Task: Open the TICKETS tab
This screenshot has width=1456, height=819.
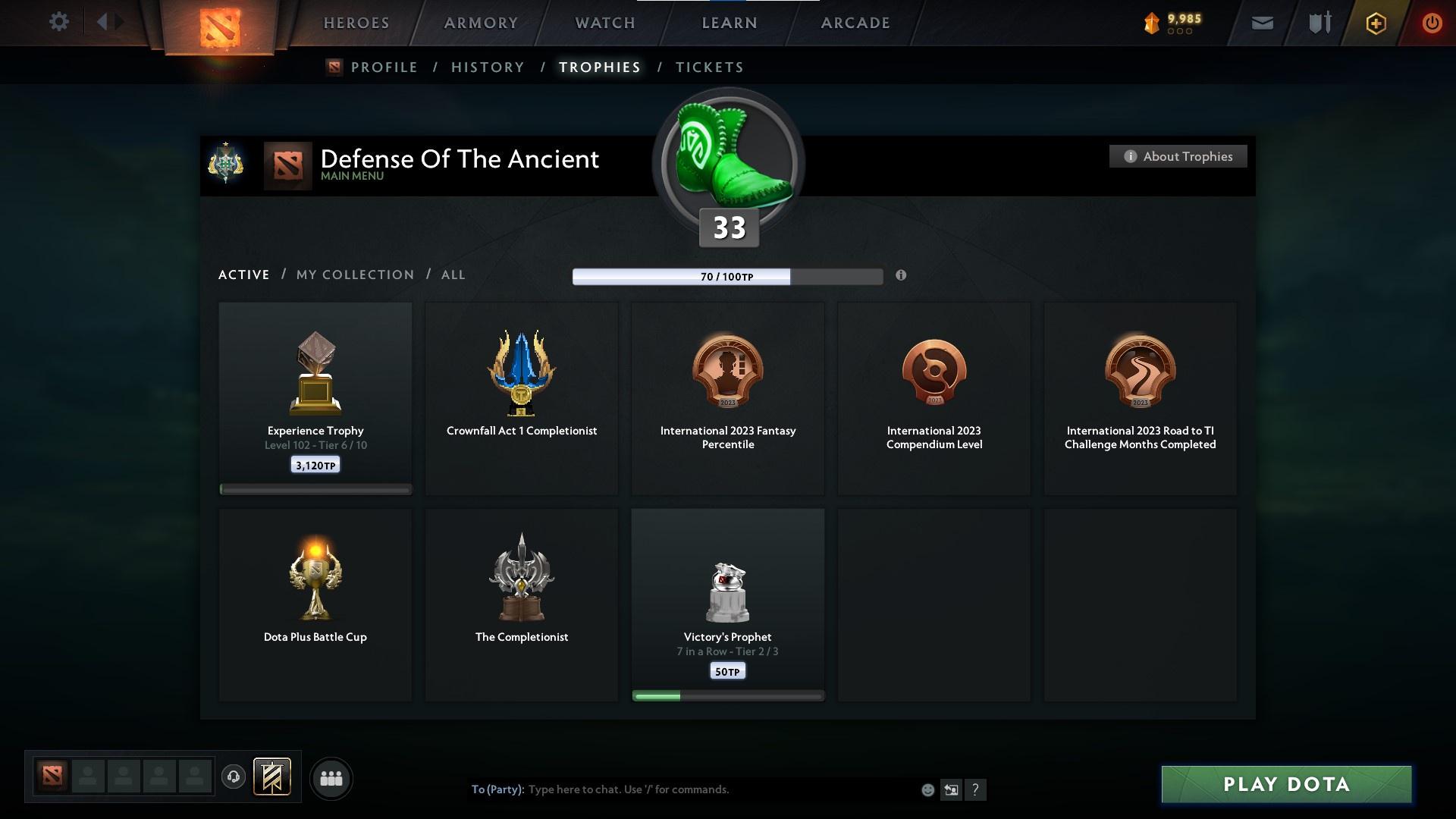Action: pyautogui.click(x=709, y=67)
